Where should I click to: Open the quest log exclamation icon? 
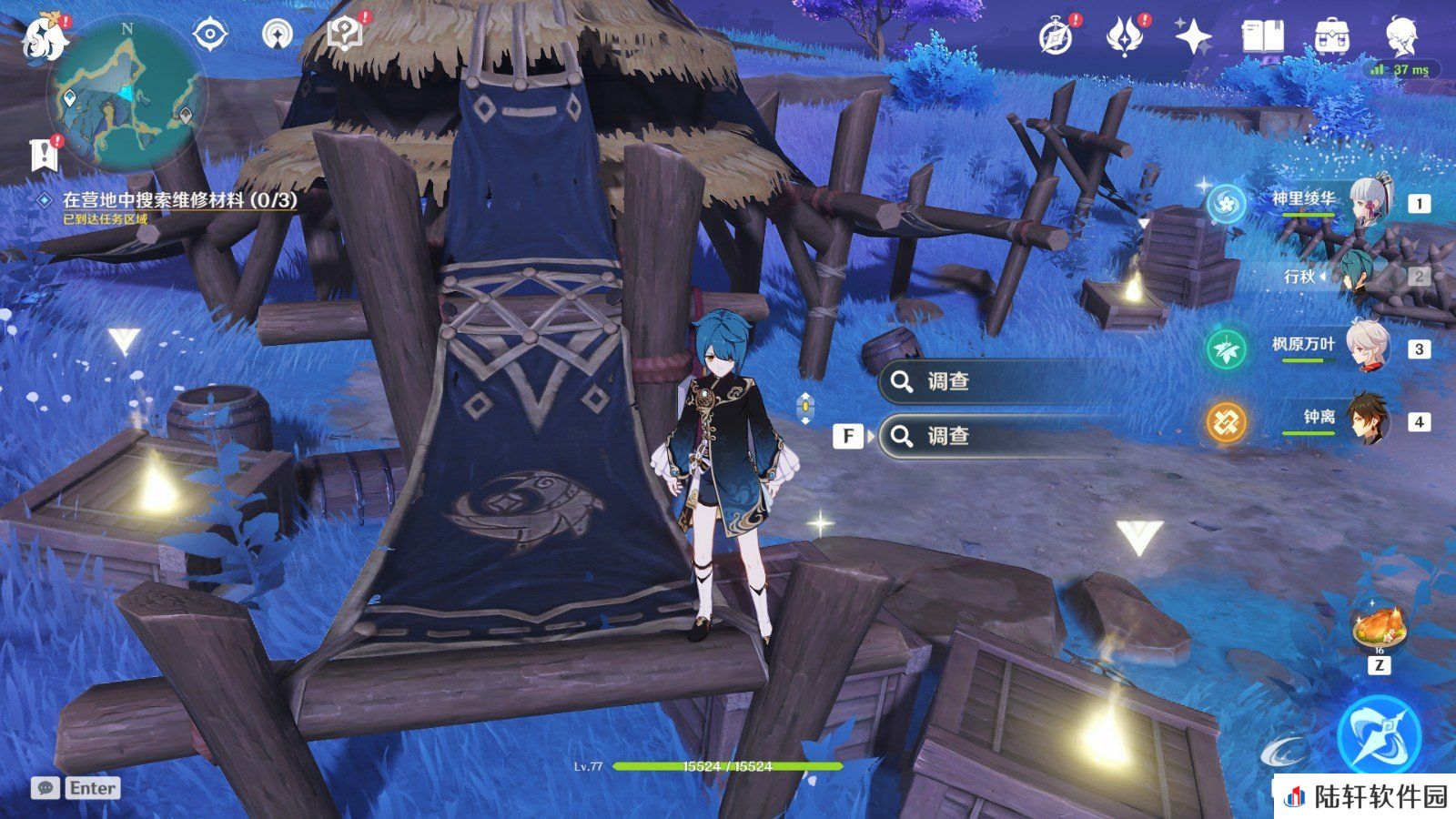tap(44, 155)
